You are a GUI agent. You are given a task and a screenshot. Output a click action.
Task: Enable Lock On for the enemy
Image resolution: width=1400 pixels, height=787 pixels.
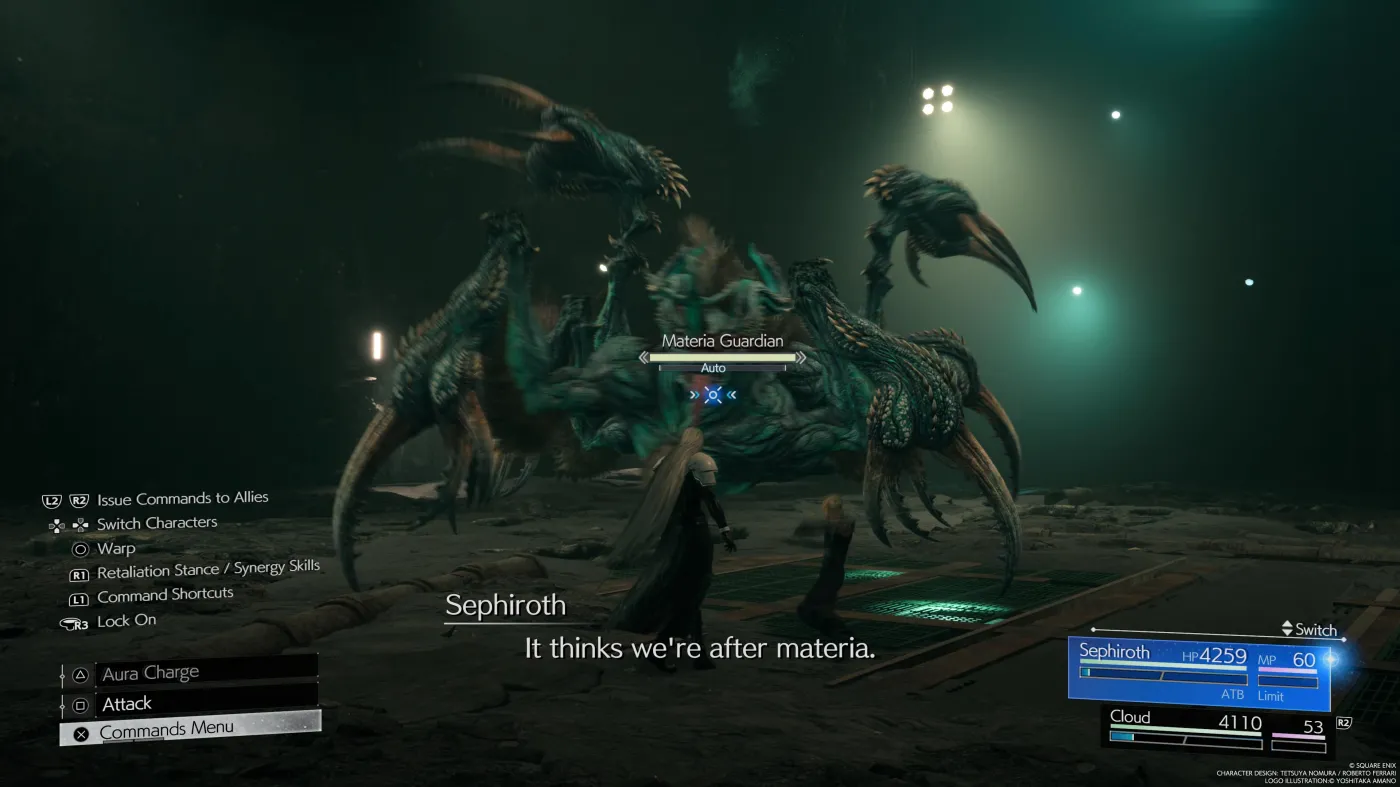click(x=126, y=620)
